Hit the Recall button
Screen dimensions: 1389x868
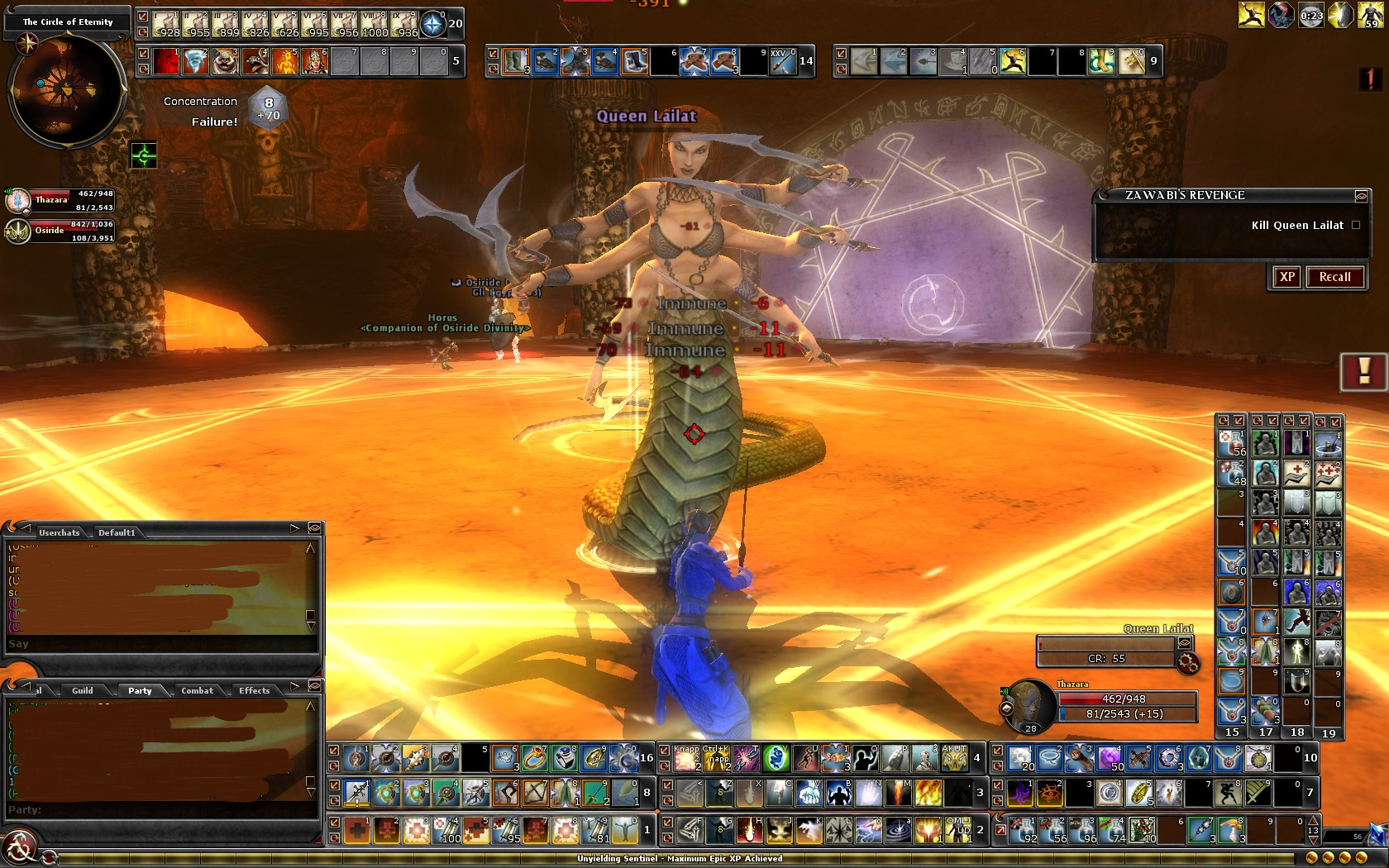tap(1334, 277)
